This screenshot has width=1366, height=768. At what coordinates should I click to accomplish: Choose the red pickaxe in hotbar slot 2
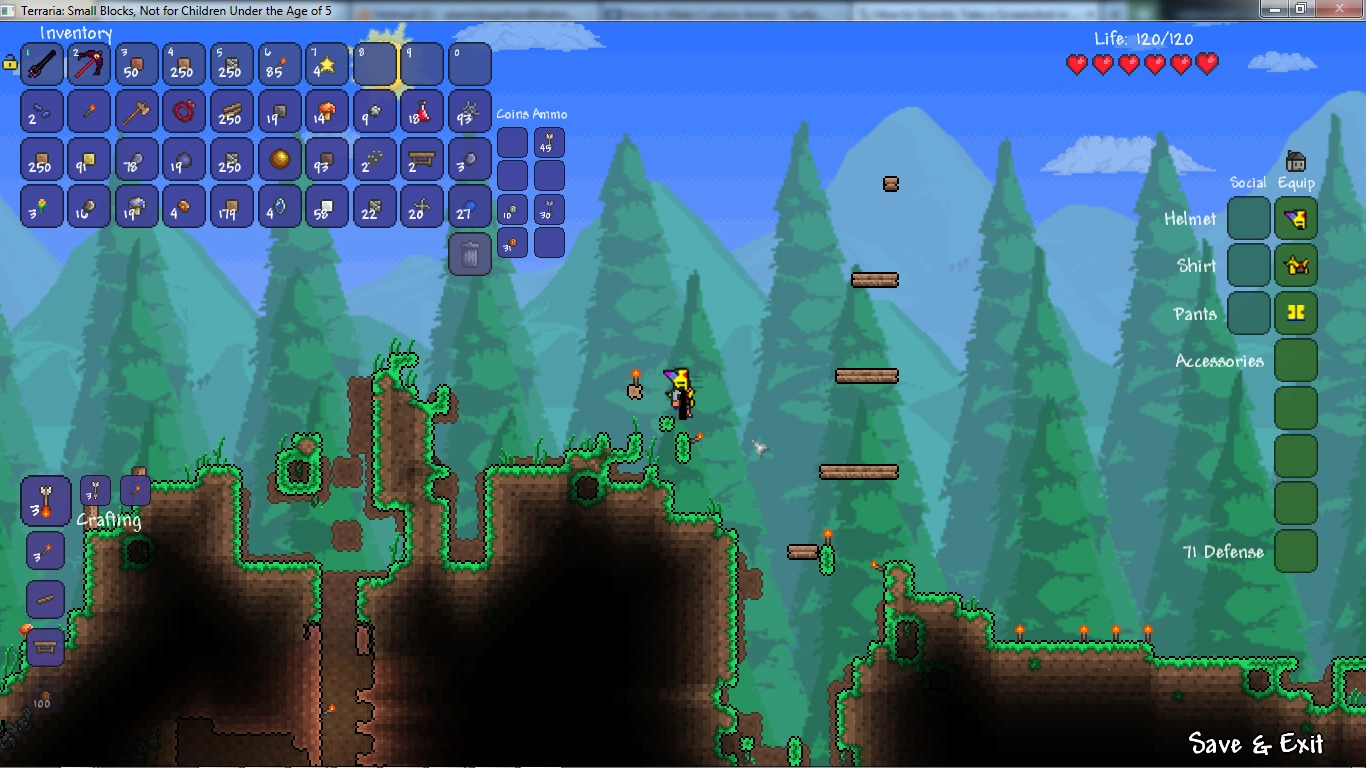tap(89, 65)
